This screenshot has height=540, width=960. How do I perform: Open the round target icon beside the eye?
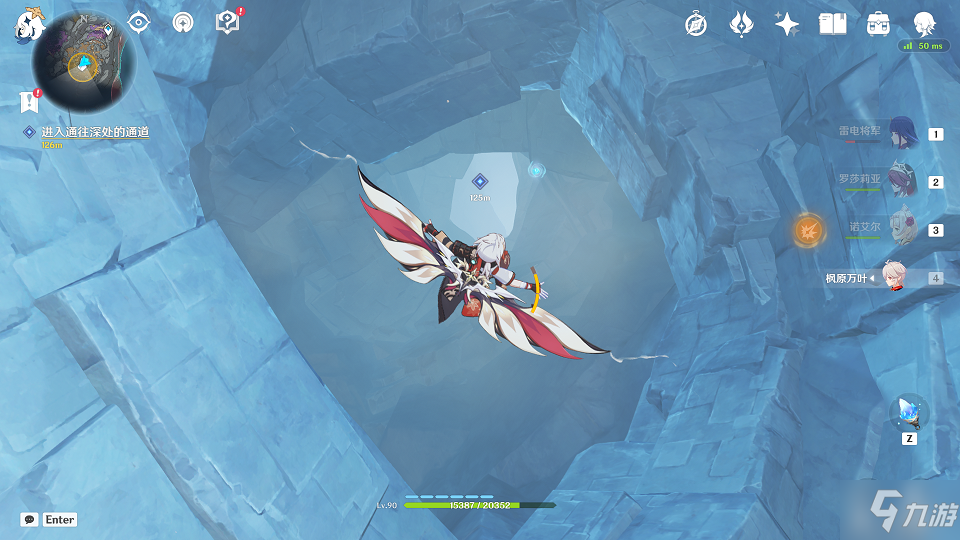182,22
